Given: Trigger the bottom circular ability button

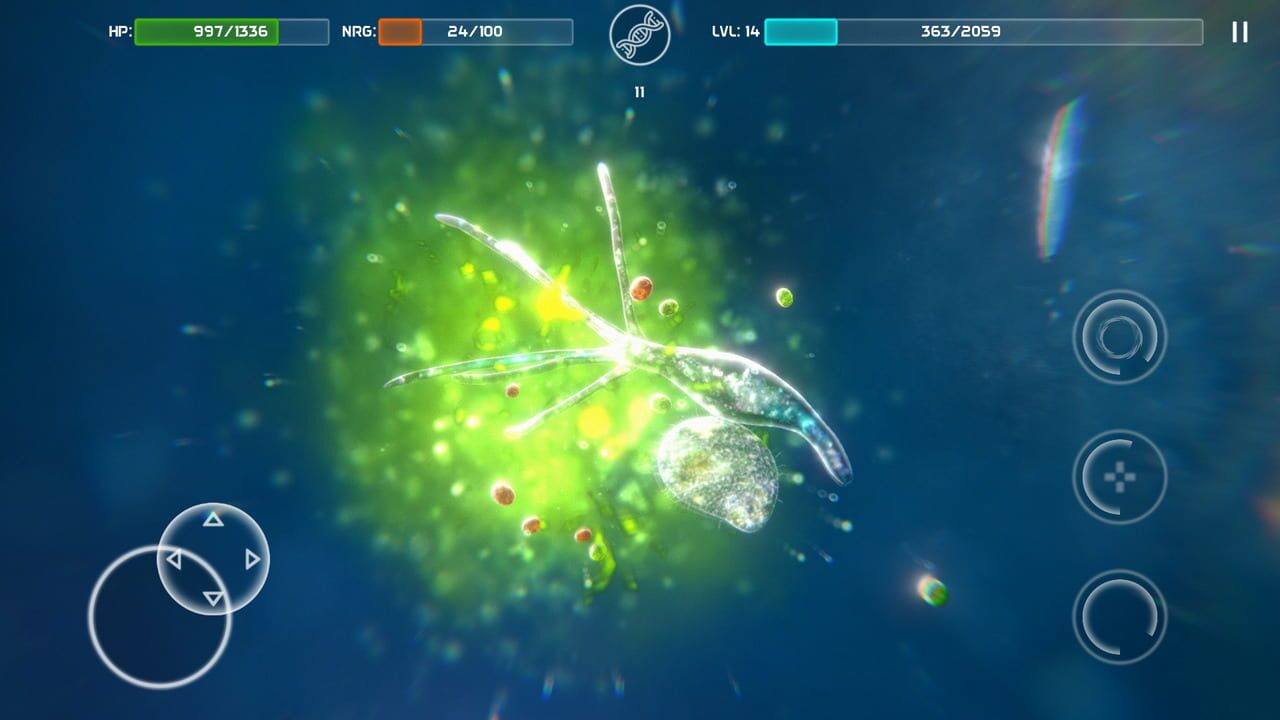Looking at the screenshot, I should click(1120, 616).
